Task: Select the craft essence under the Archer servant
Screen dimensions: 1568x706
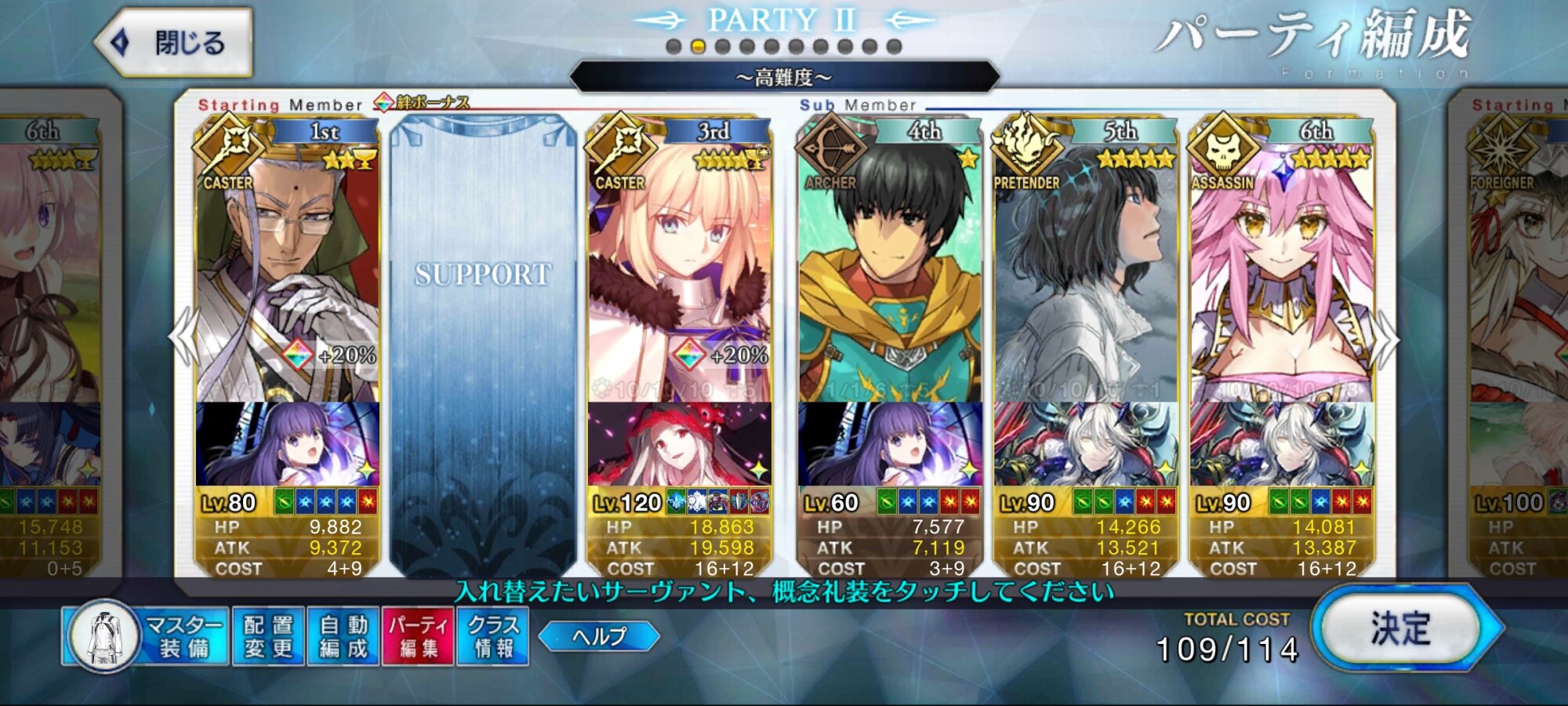Action: point(890,444)
